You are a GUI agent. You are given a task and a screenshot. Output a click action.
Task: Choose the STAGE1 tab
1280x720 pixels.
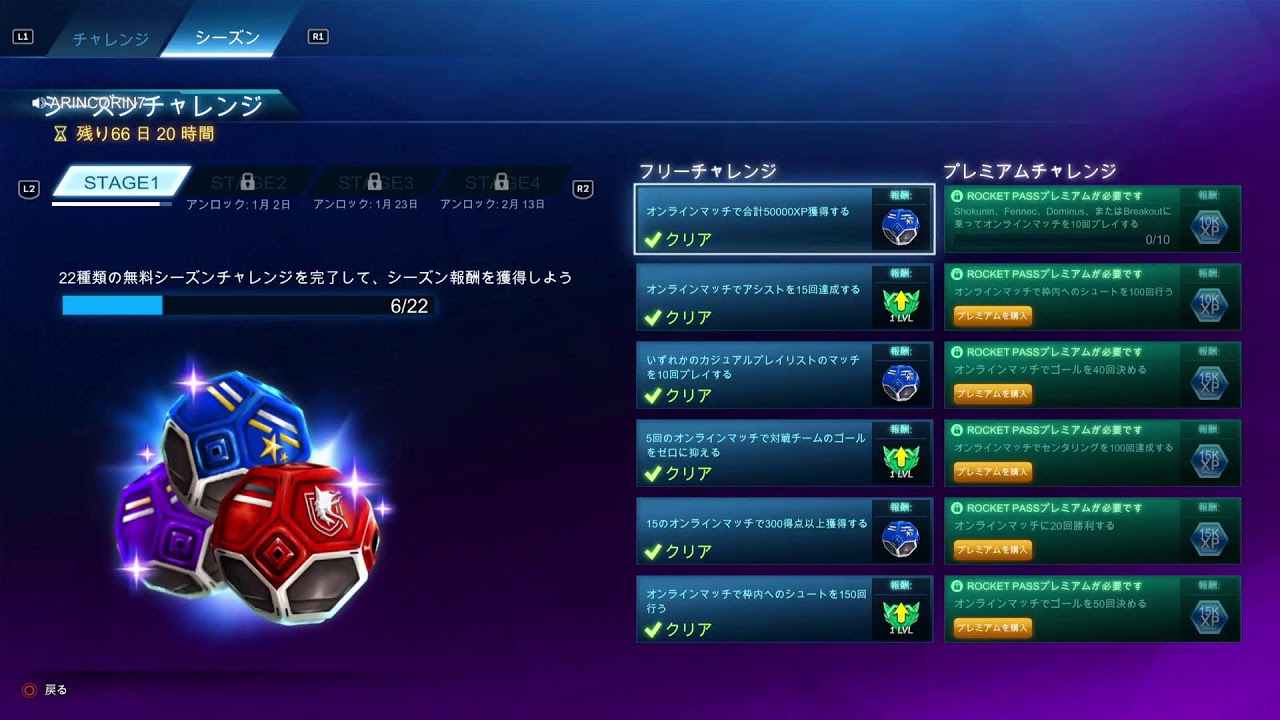121,182
